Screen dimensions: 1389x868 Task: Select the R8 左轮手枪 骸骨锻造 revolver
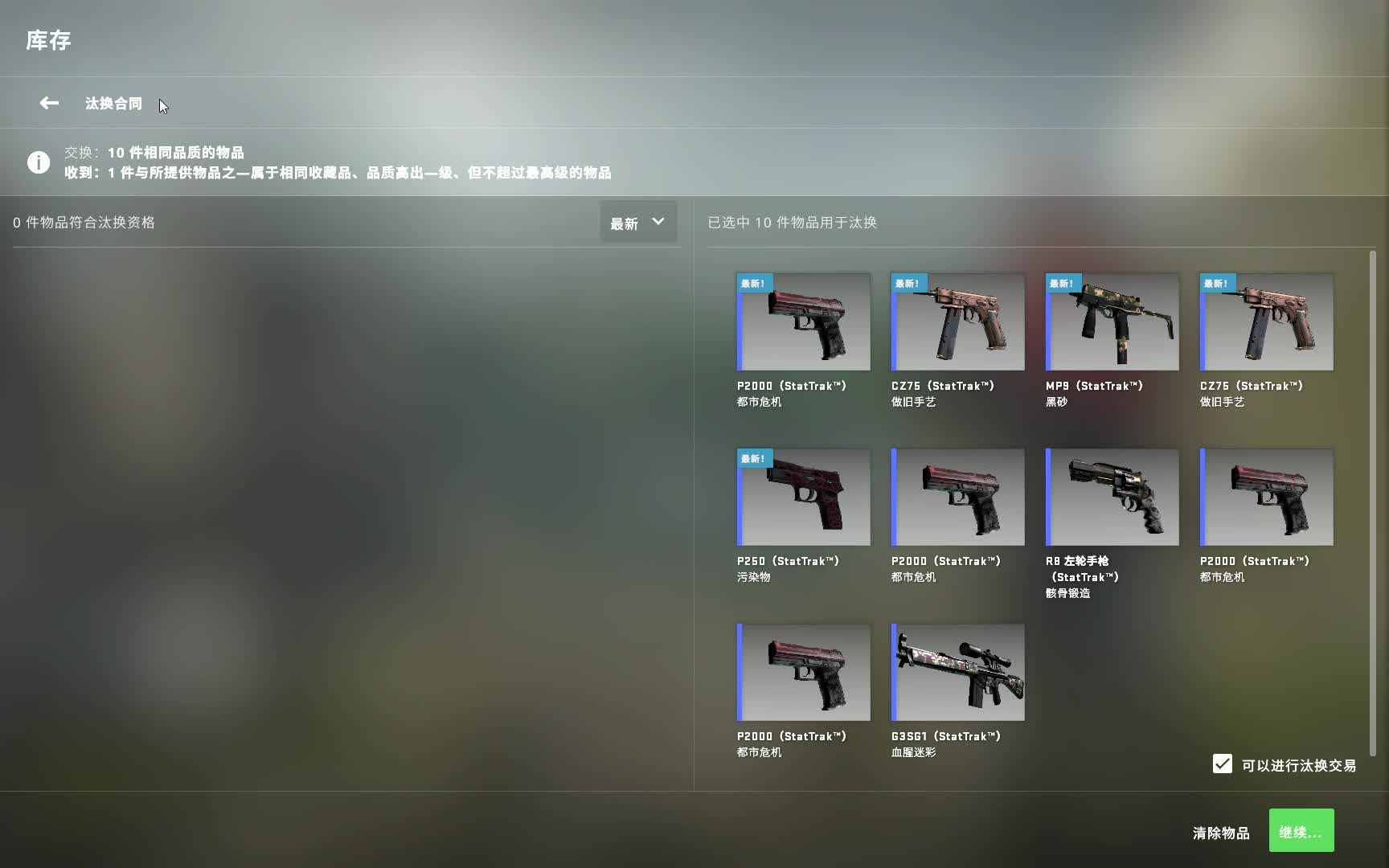(x=1111, y=497)
